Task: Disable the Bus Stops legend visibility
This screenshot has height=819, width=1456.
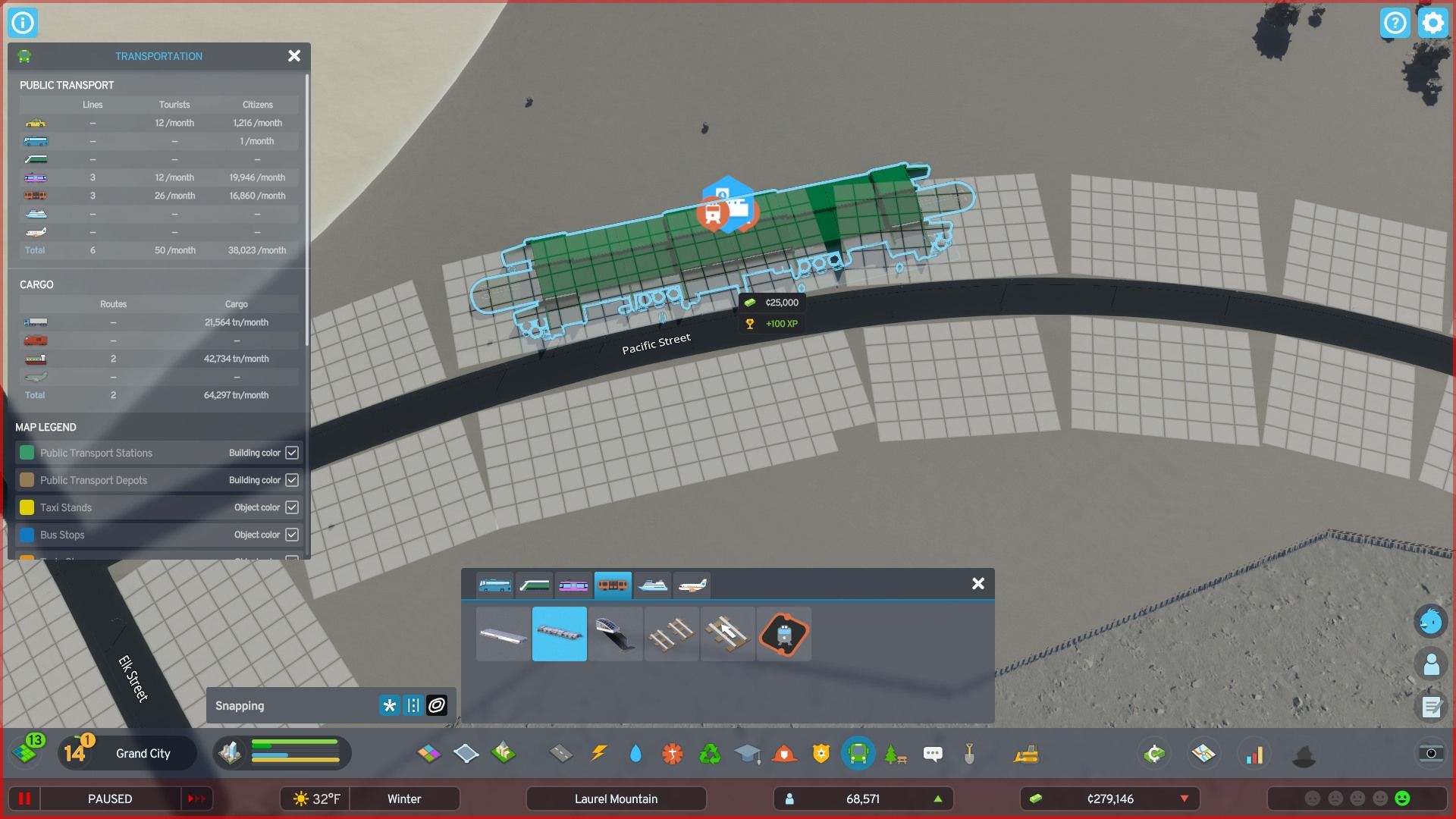Action: click(292, 535)
